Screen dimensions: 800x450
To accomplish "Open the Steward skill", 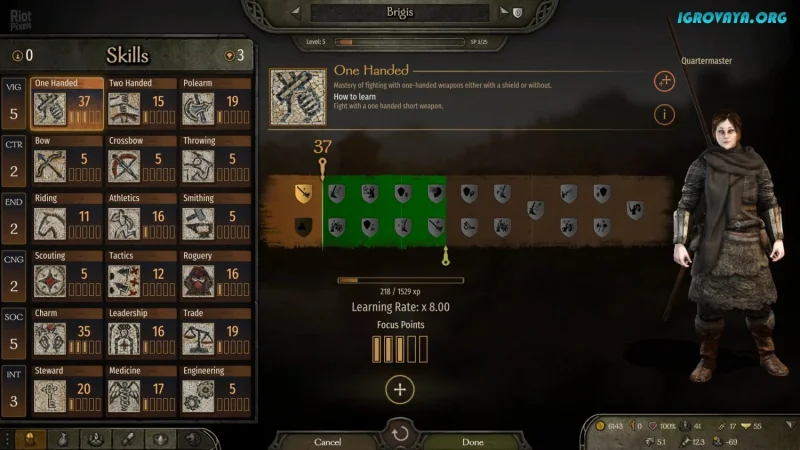I will click(x=67, y=392).
